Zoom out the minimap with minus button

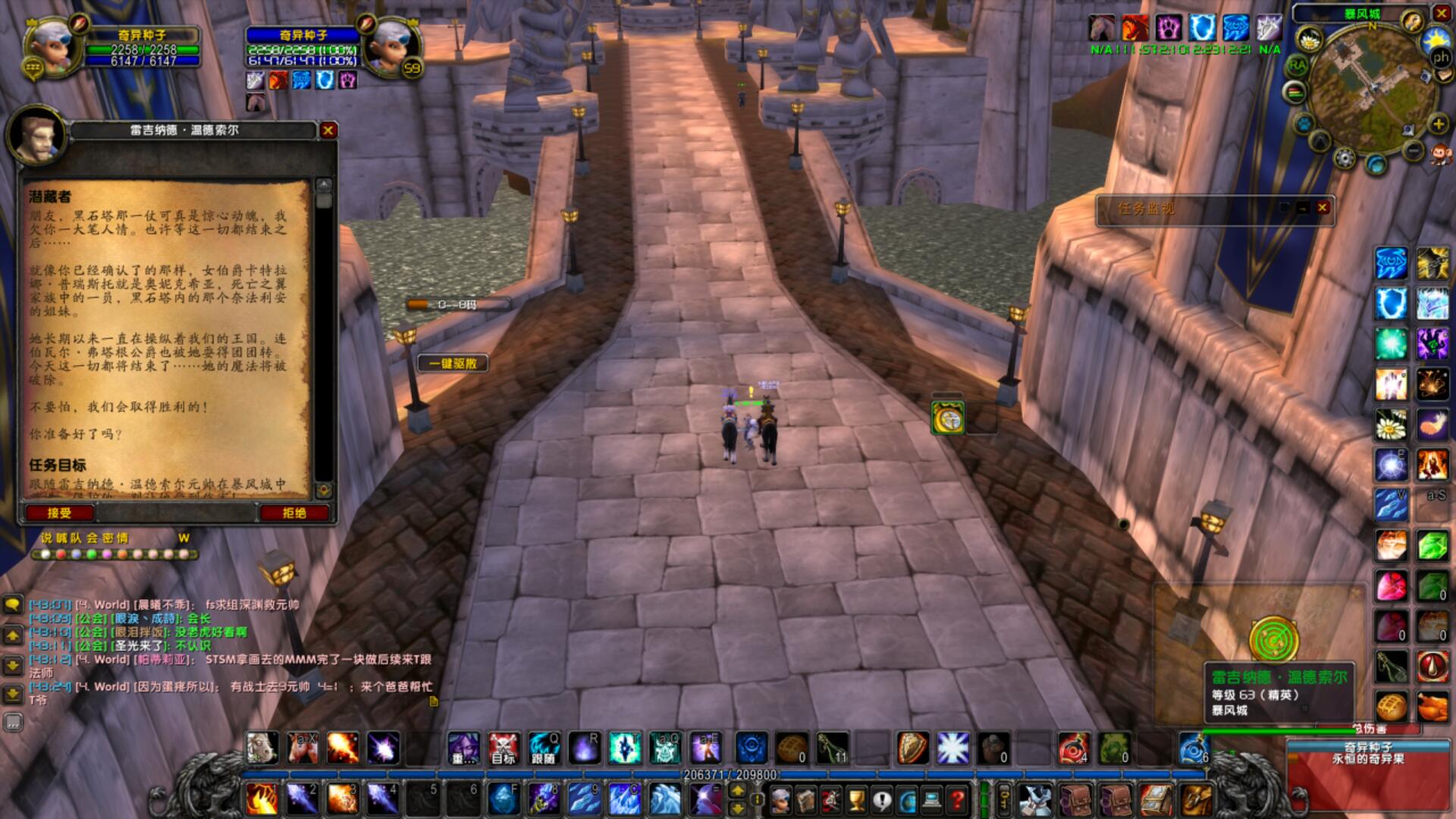[1414, 151]
